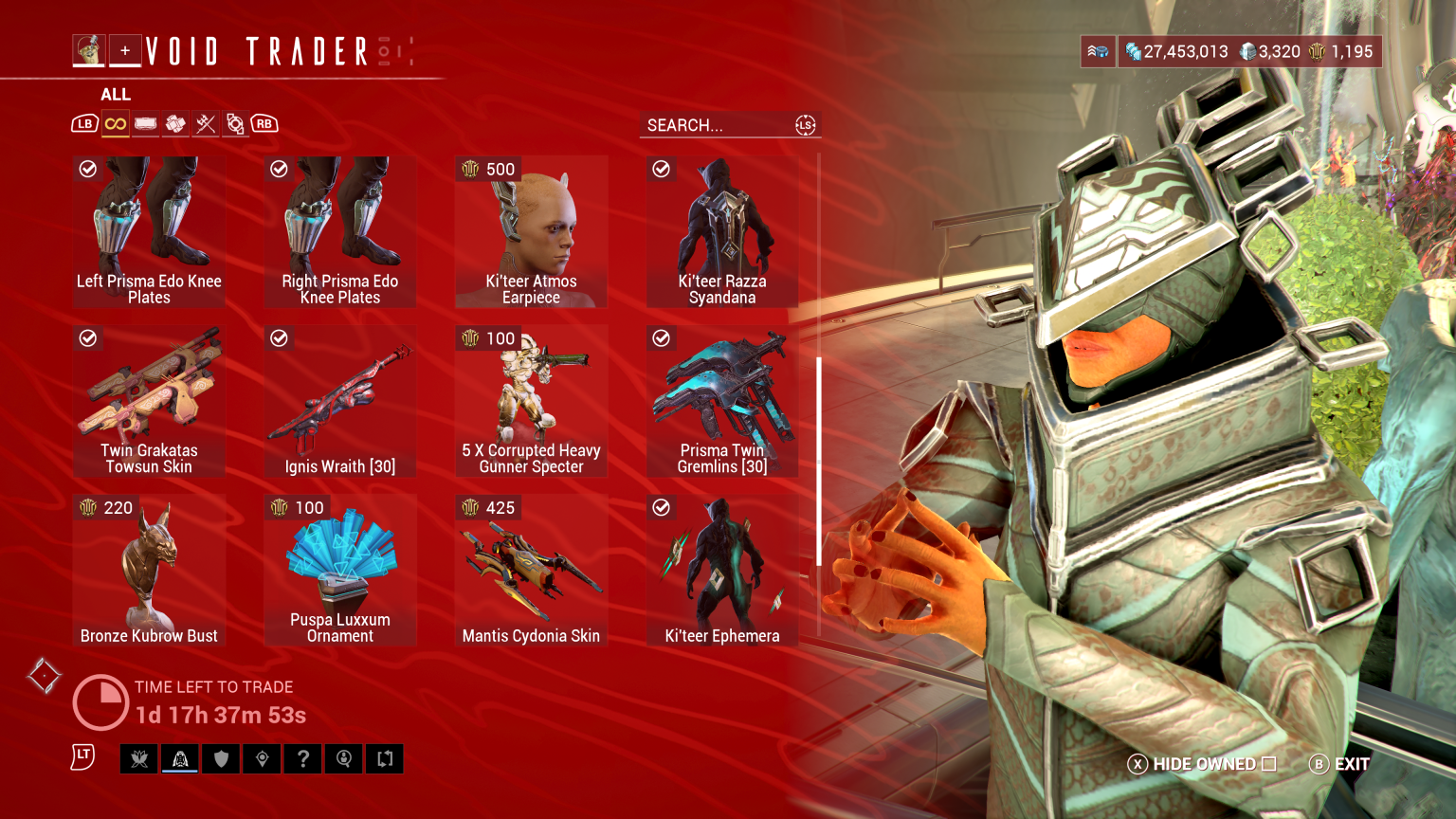1456x819 pixels.
Task: Select the trade loop icon at bottom right
Action: pyautogui.click(x=384, y=758)
